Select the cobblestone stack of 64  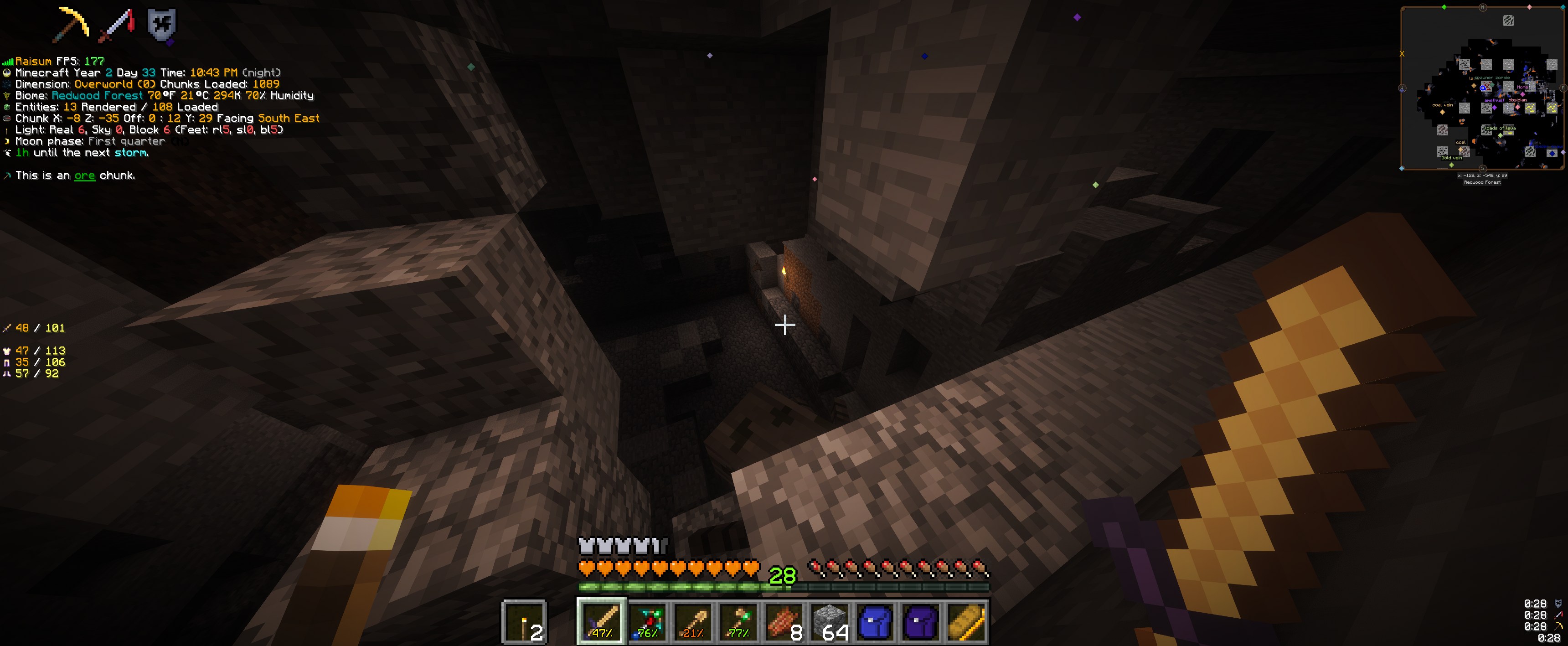pyautogui.click(x=830, y=621)
